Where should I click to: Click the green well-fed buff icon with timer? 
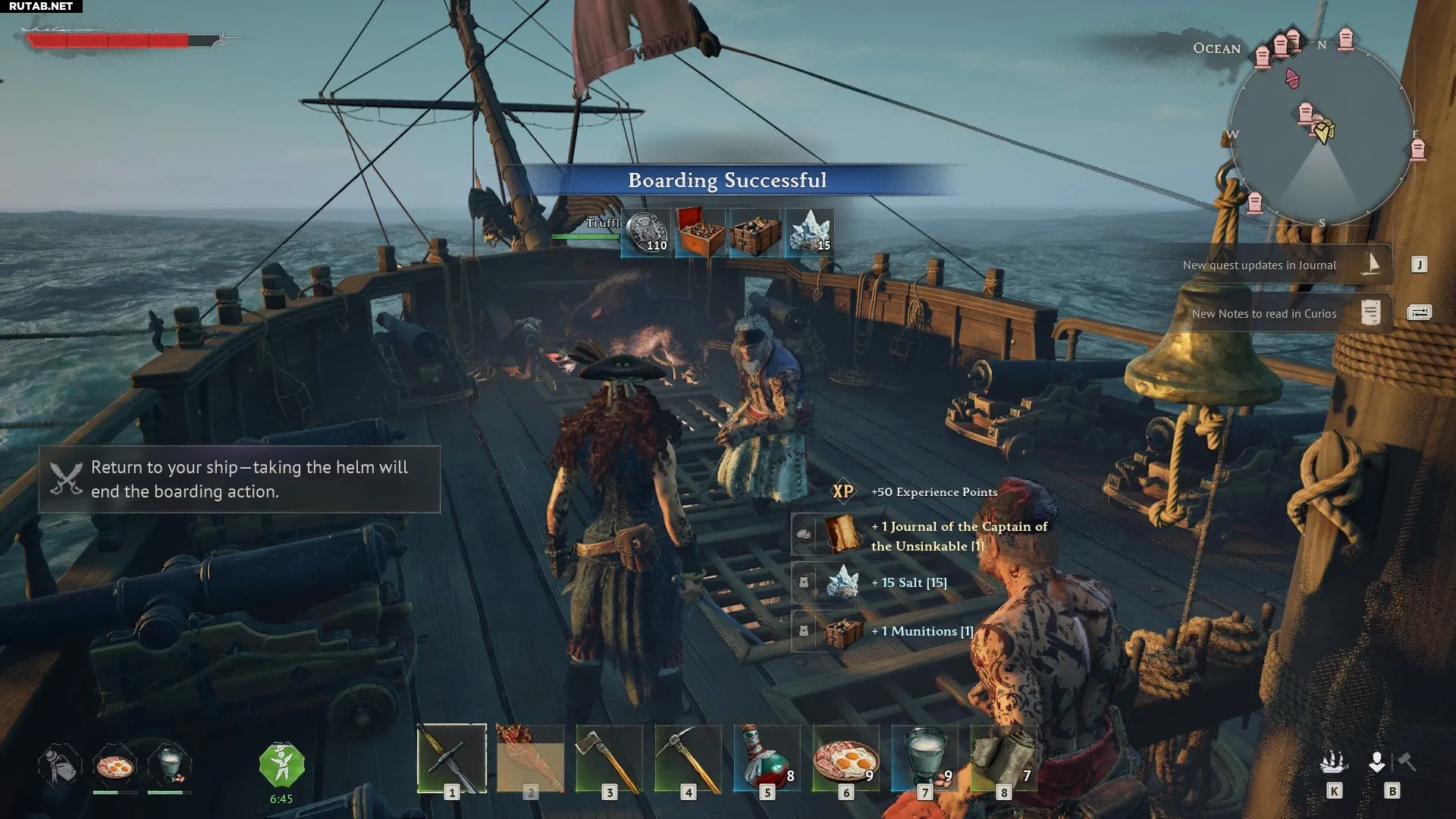click(281, 765)
